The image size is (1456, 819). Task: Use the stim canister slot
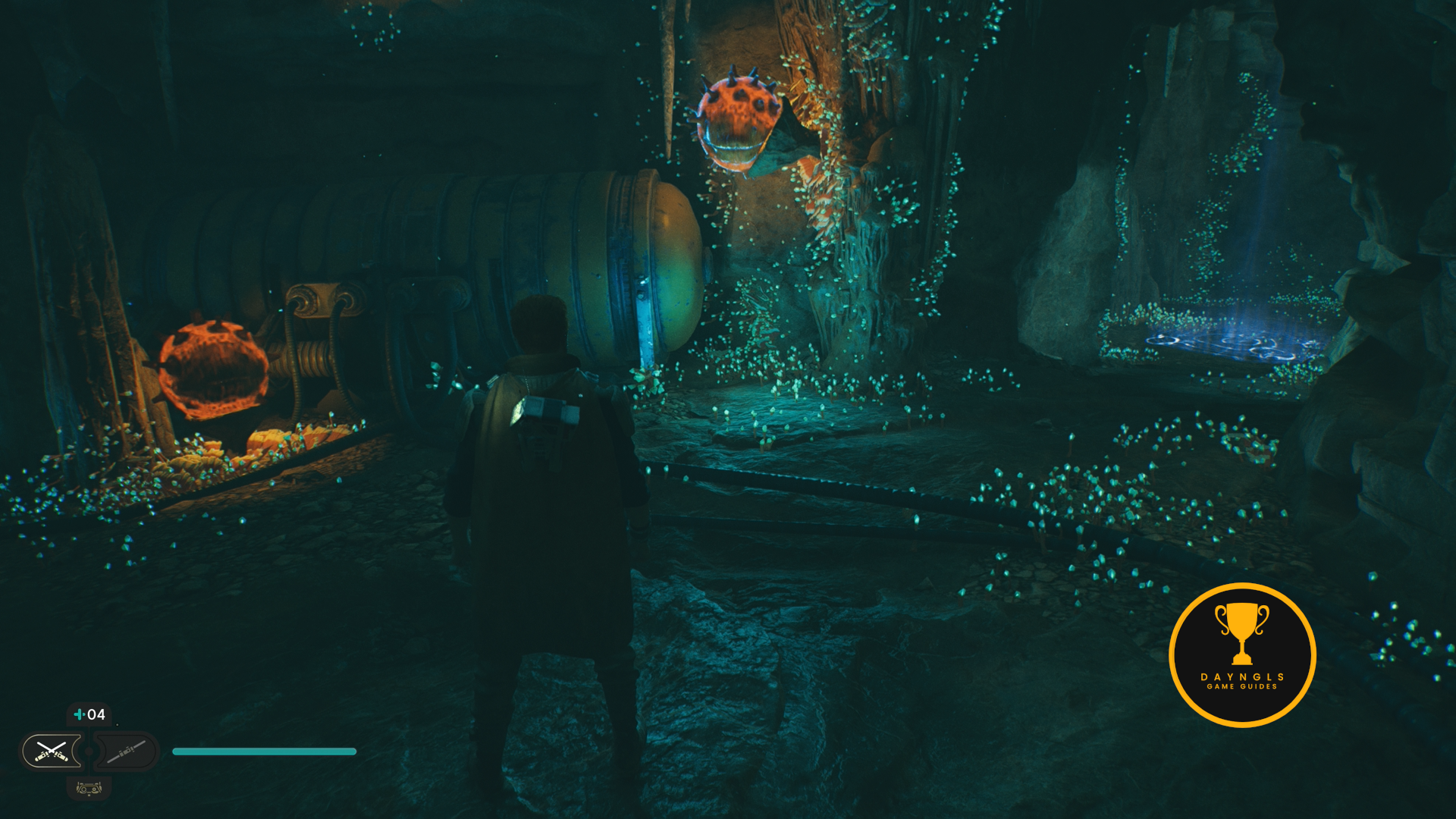click(x=89, y=714)
